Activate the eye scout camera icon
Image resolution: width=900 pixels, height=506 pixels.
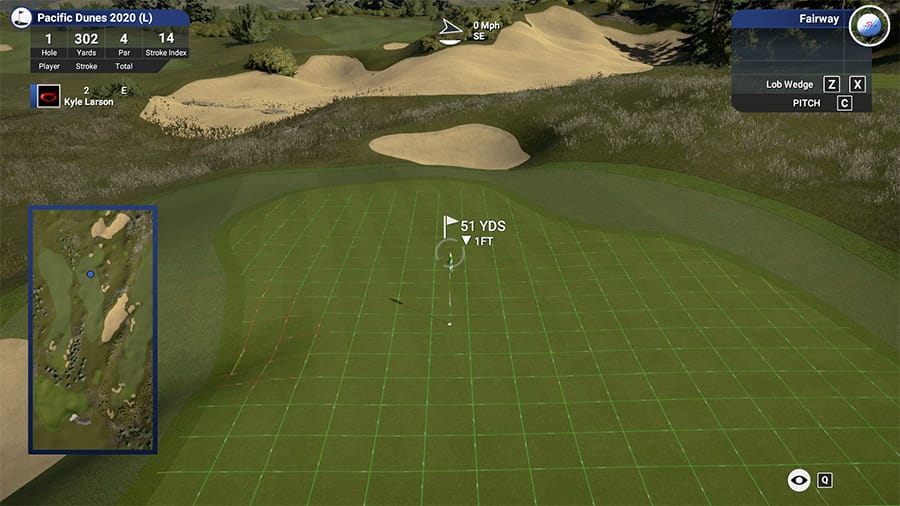[799, 480]
